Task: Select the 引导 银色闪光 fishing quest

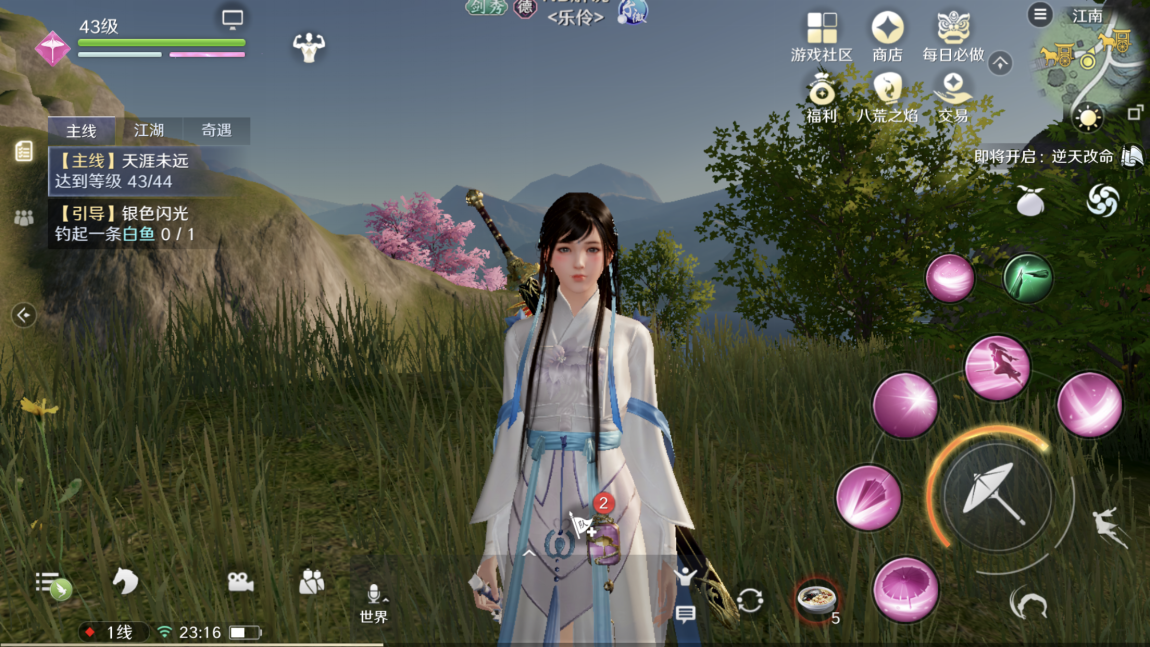Action: [124, 224]
